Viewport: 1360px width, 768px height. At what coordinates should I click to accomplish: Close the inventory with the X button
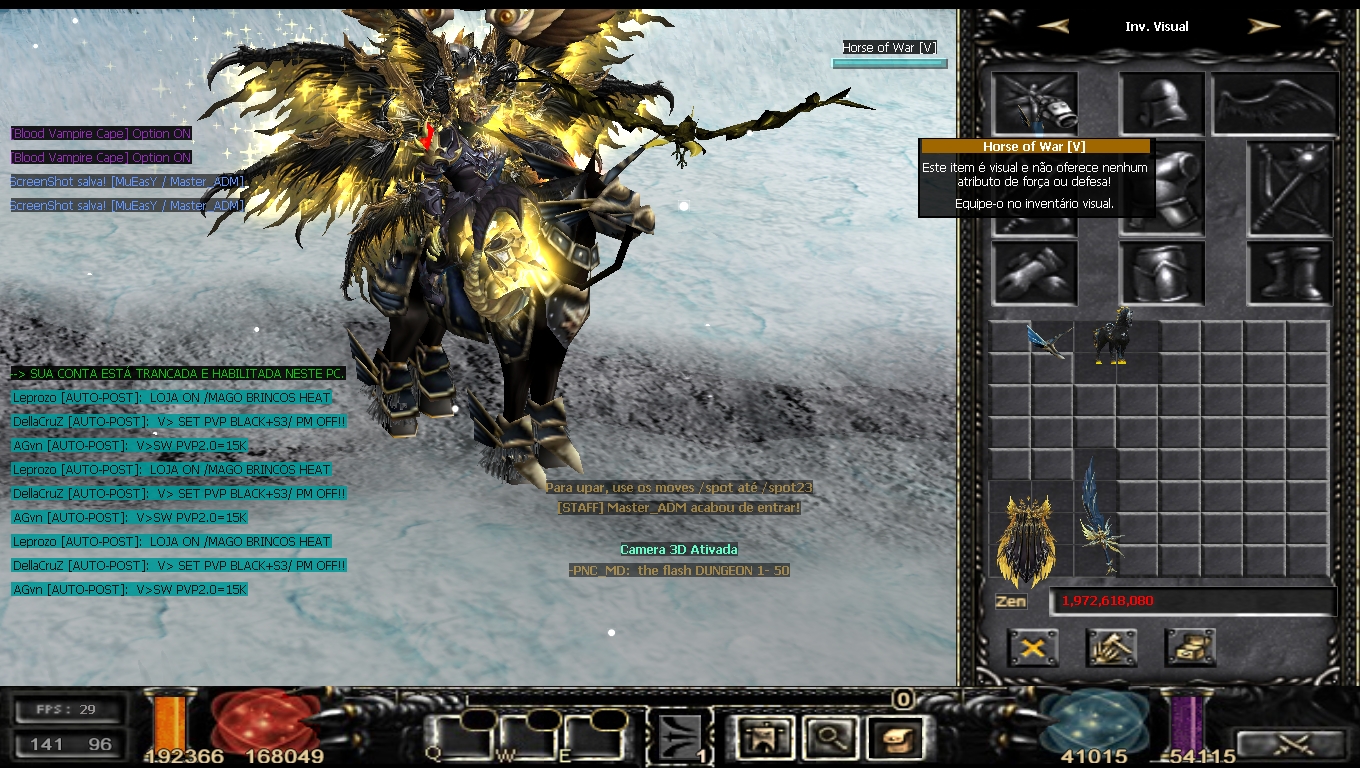(1033, 648)
